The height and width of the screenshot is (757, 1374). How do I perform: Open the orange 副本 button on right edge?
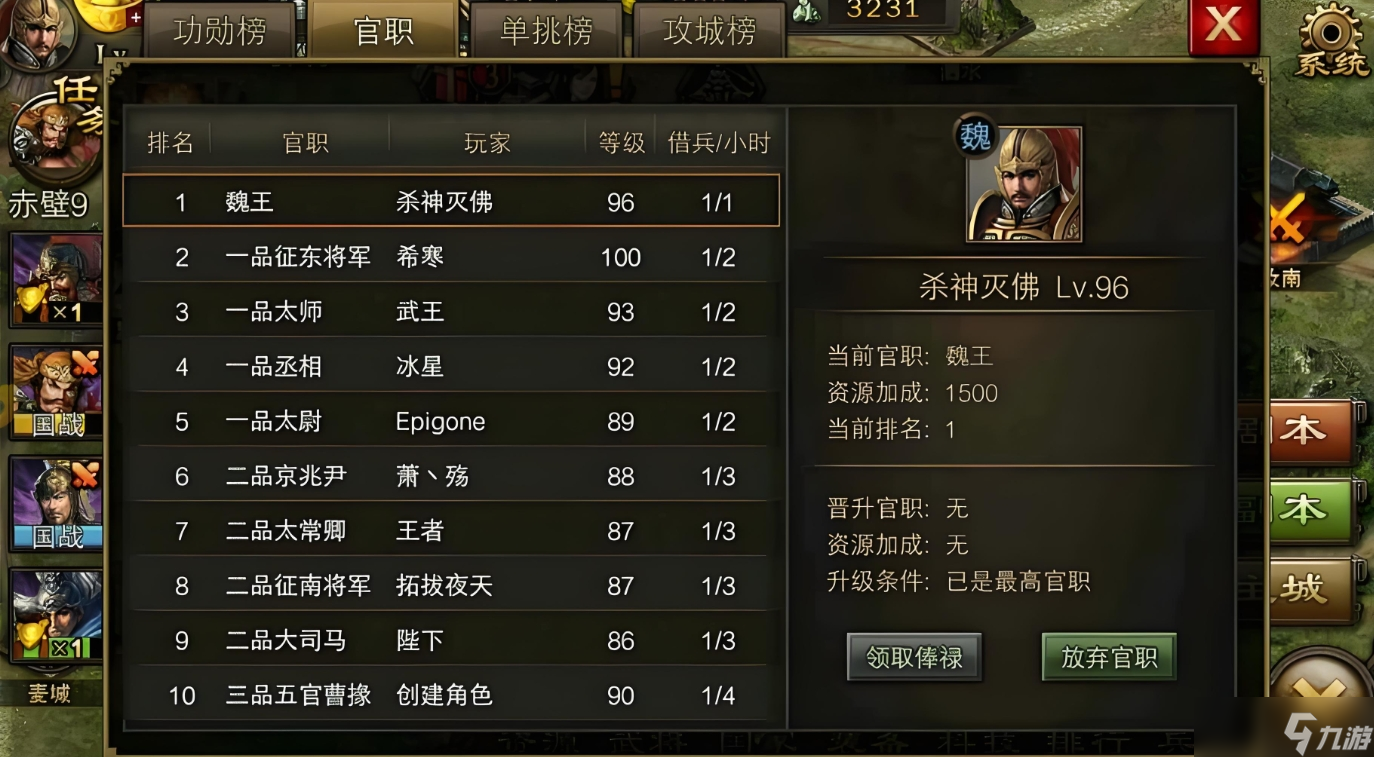(x=1312, y=428)
